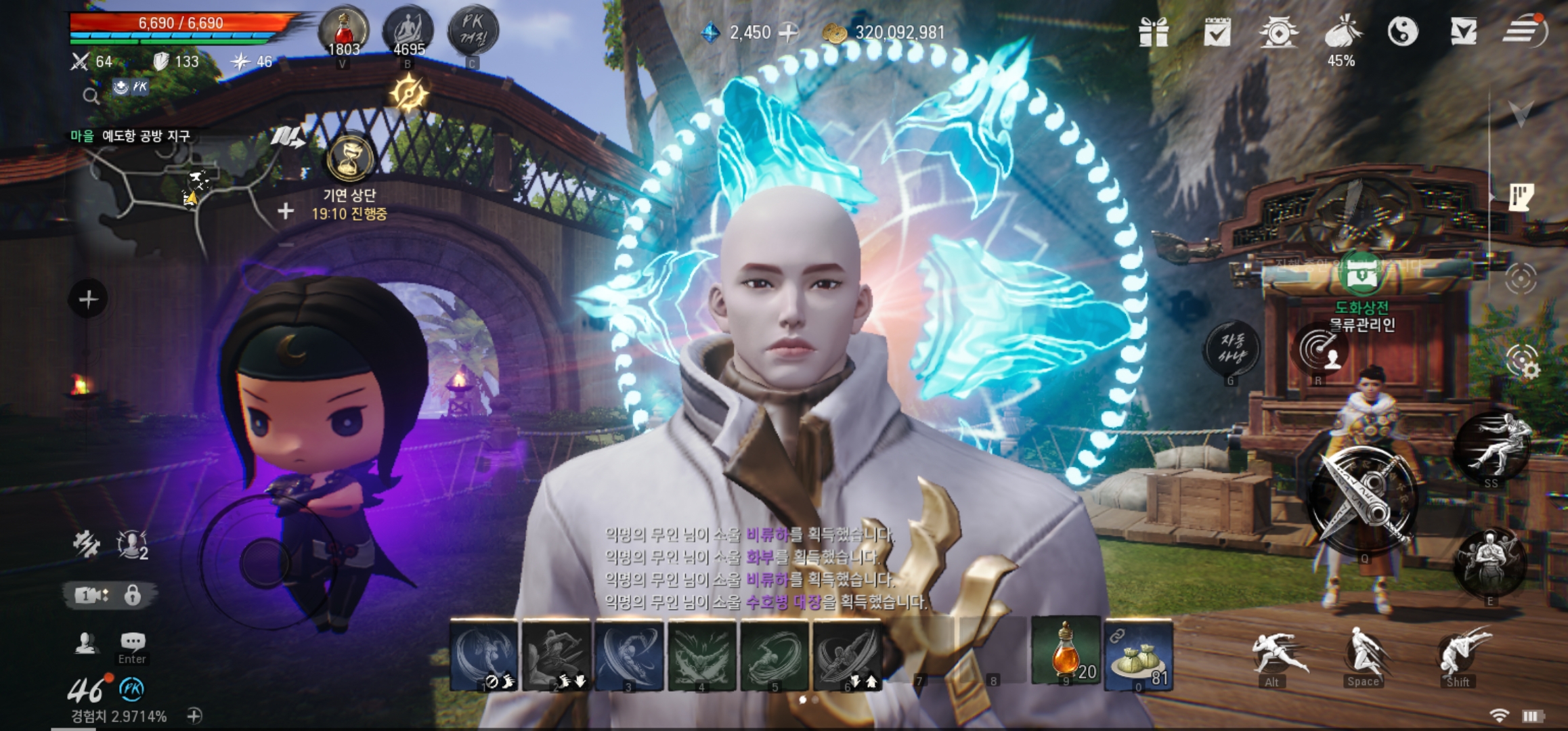Viewport: 1568px width, 731px height.
Task: Toggle the camera lock control
Action: (x=133, y=596)
